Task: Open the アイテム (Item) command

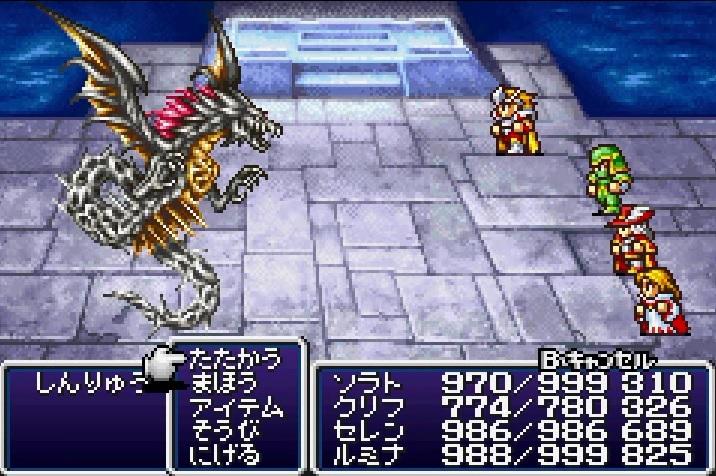Action: point(236,406)
